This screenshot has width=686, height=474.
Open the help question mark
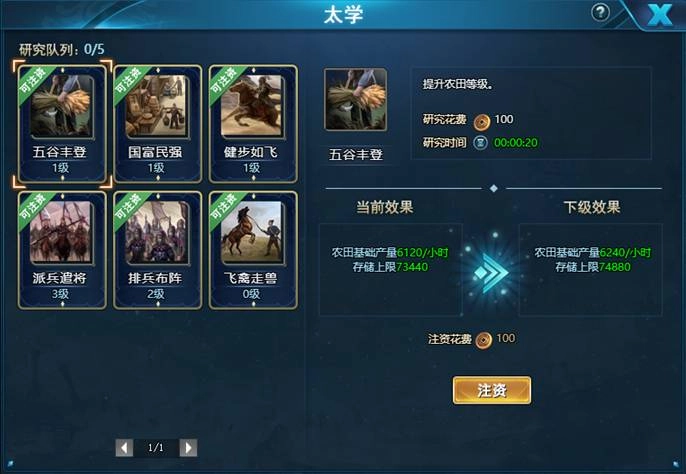point(600,13)
